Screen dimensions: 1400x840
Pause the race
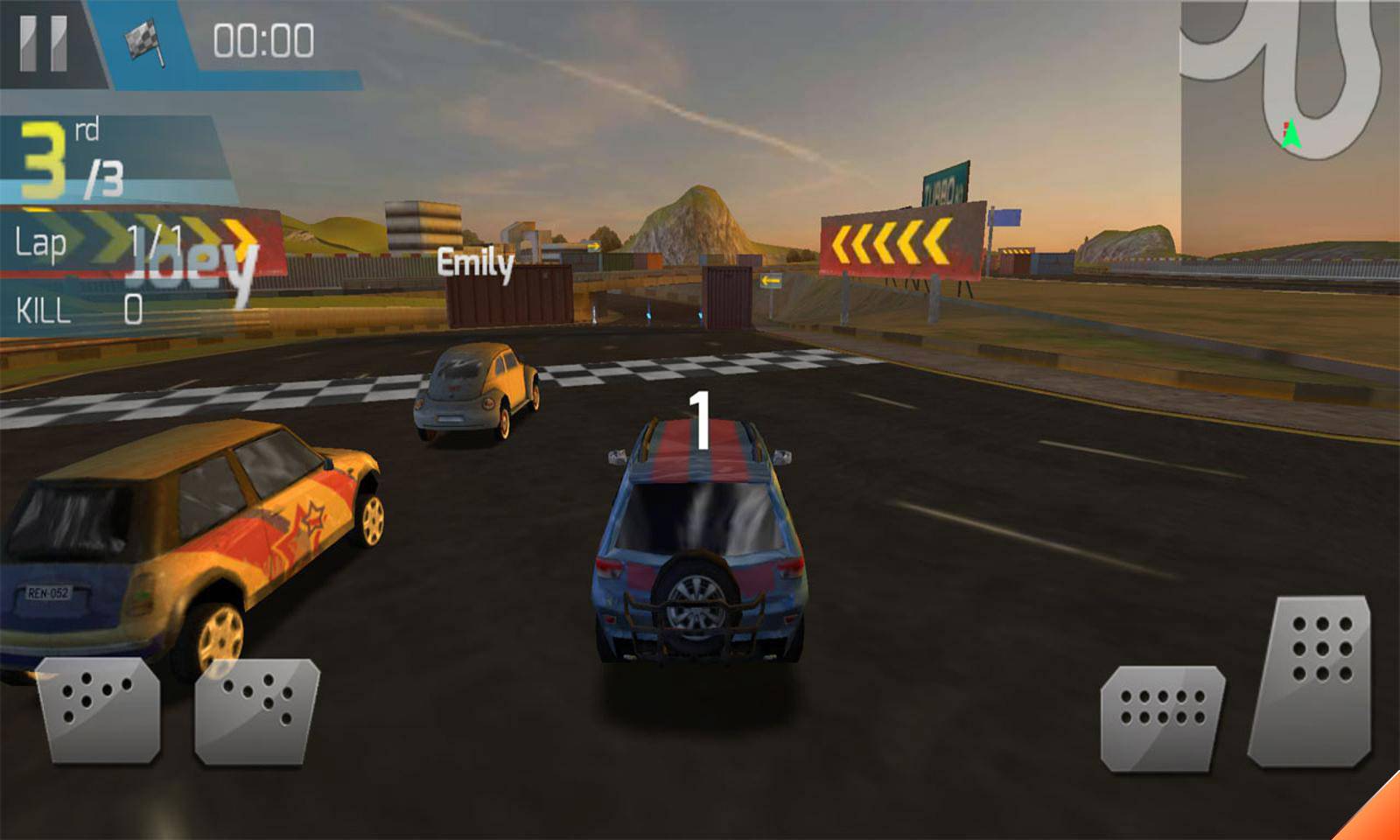tap(44, 42)
